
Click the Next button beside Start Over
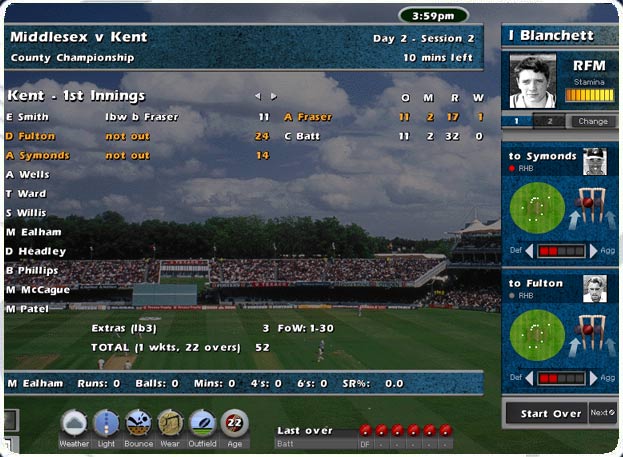[x=603, y=413]
